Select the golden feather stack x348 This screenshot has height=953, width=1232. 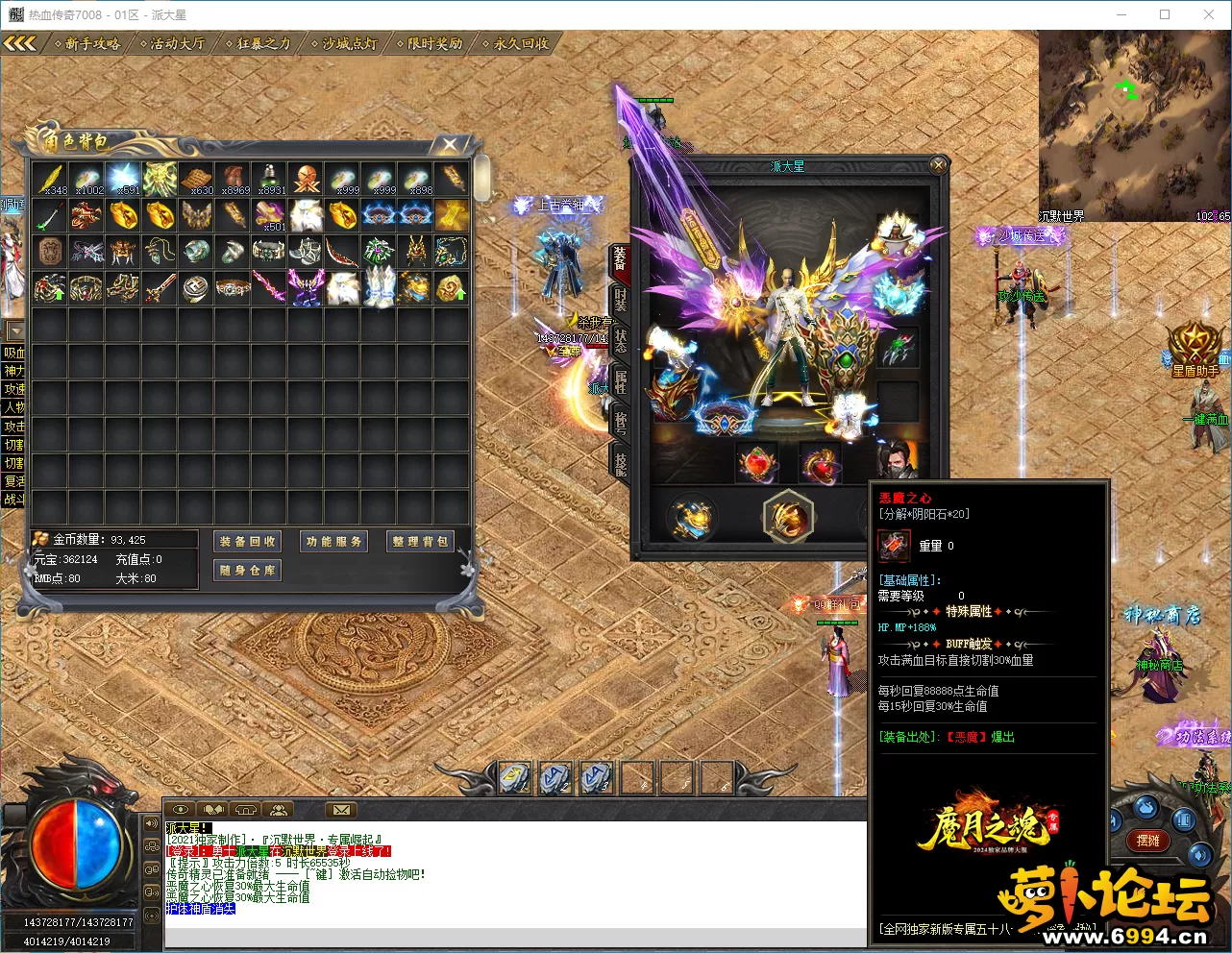coord(50,179)
